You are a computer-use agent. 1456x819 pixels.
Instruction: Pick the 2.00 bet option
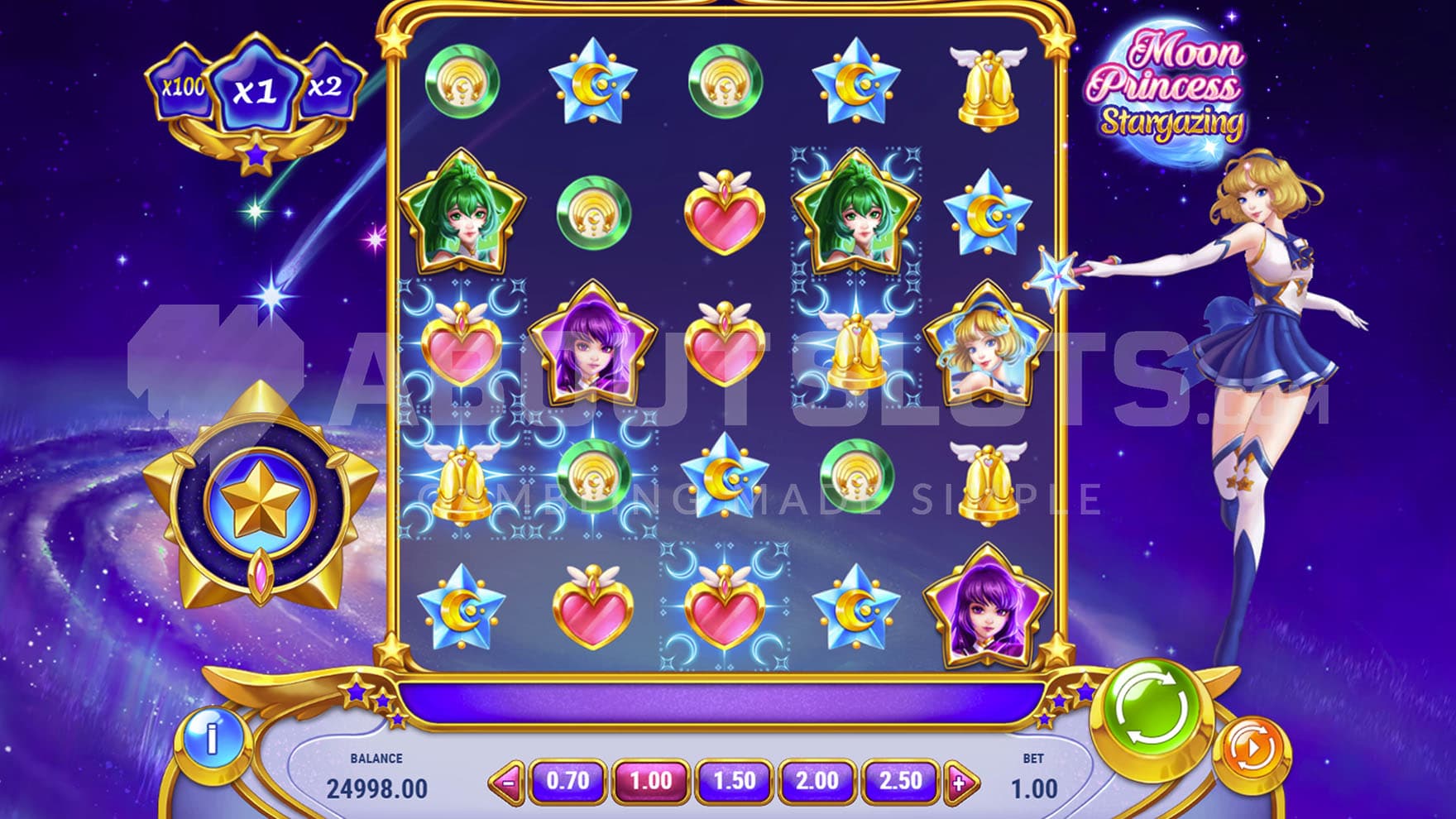[817, 781]
